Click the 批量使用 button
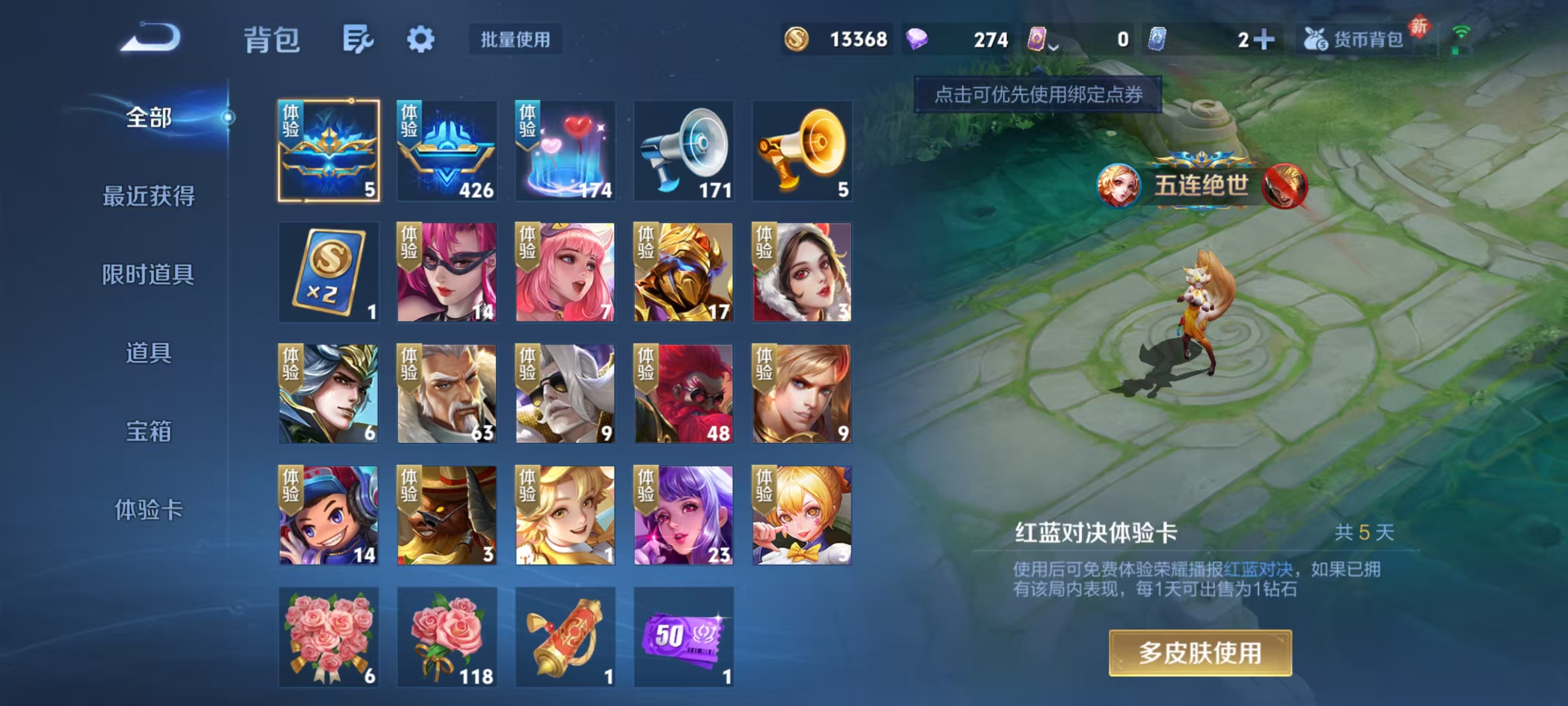This screenshot has height=706, width=1568. 514,40
